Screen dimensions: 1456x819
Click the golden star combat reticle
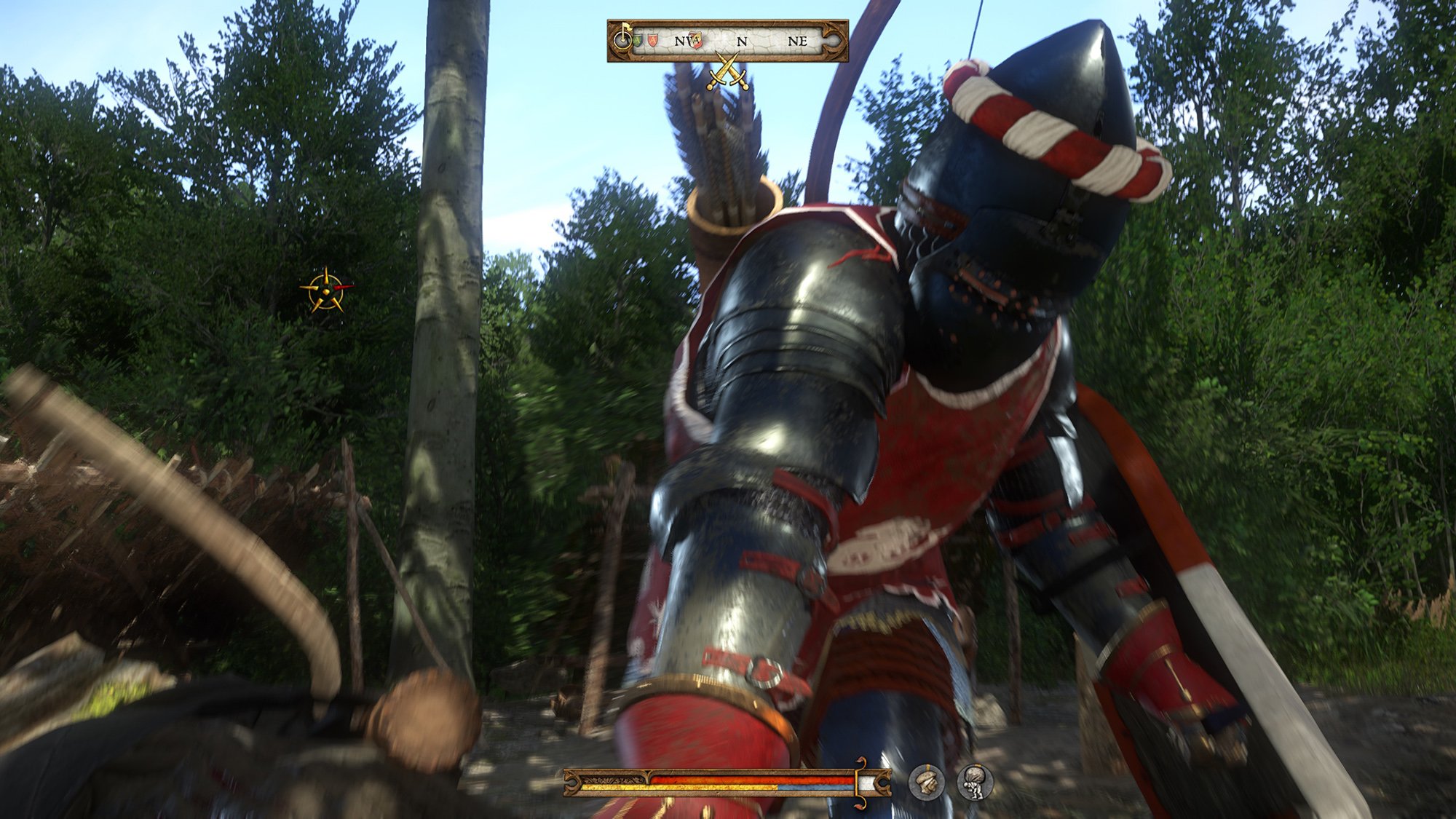326,289
